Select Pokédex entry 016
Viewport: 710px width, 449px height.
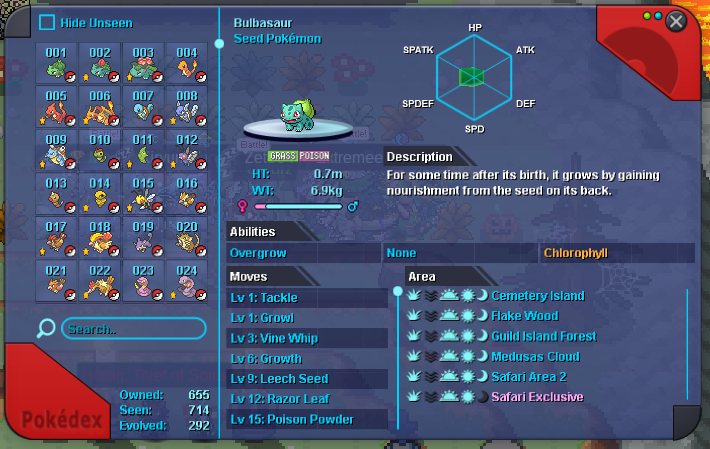pyautogui.click(x=186, y=193)
